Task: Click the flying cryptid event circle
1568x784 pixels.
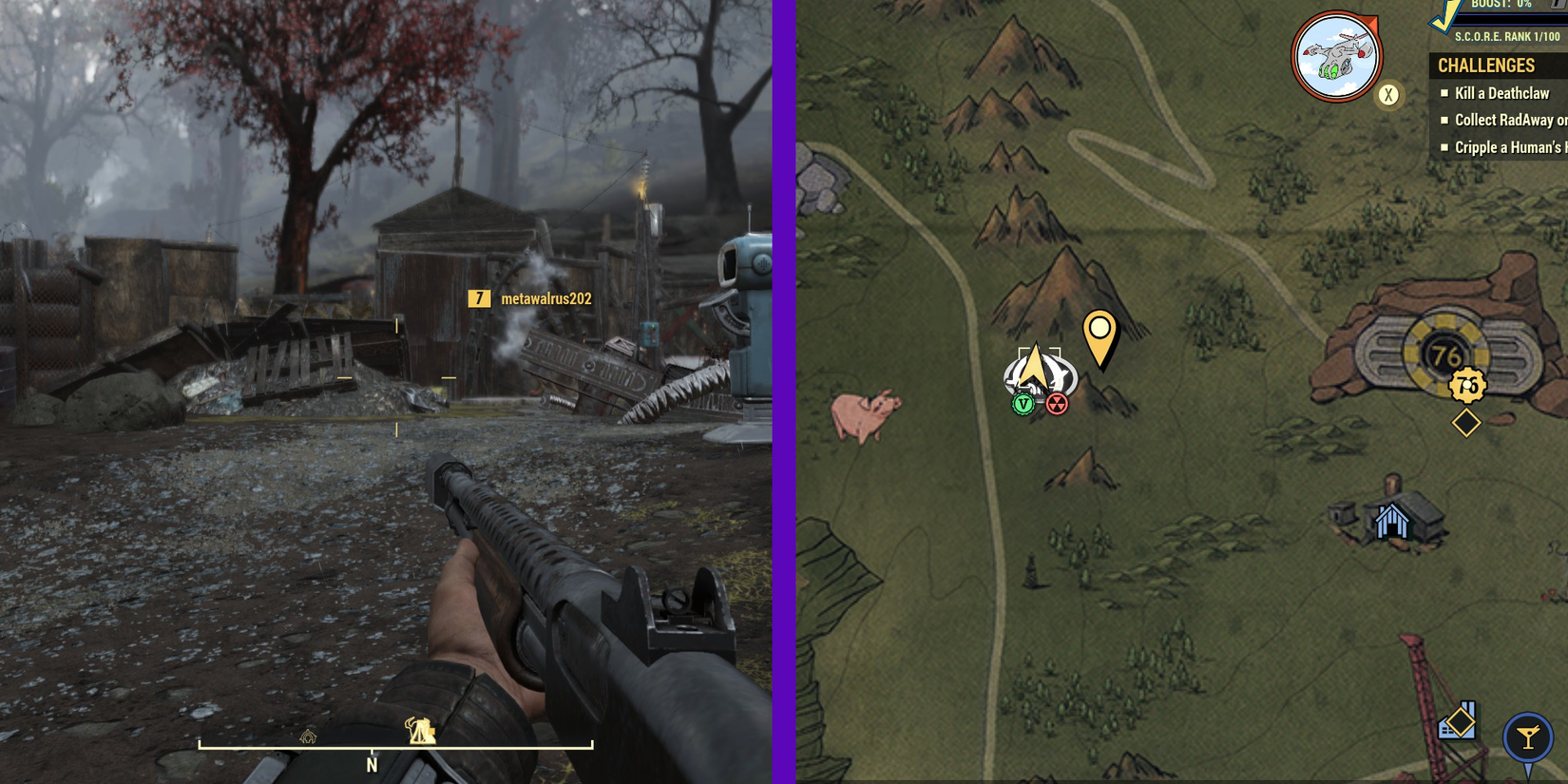Action: [1338, 57]
